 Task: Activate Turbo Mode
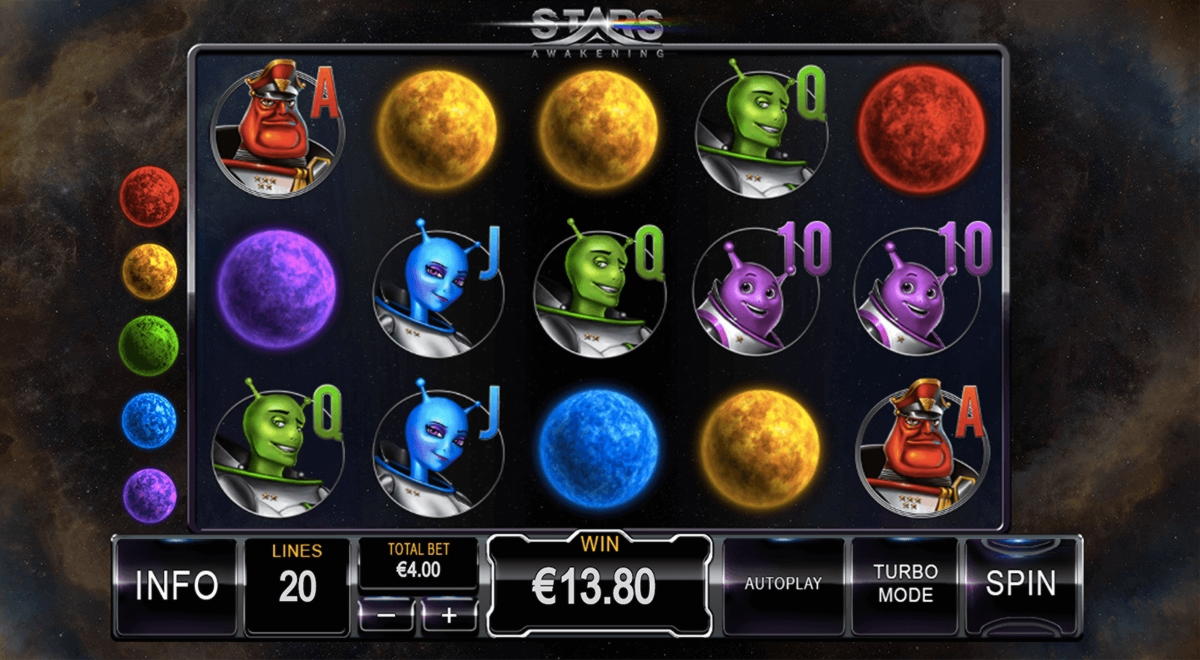(904, 585)
